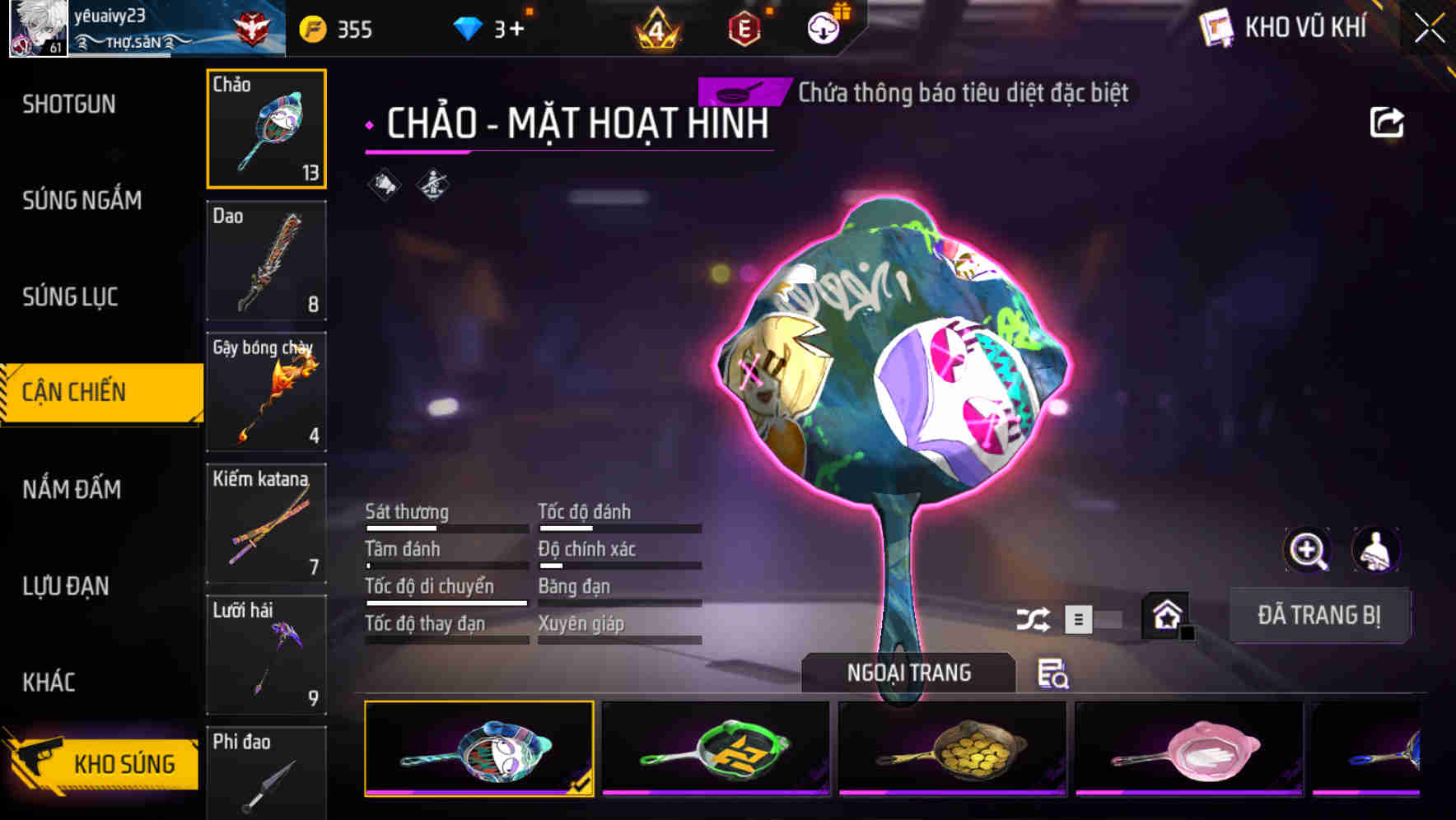Select the green pan skin thumbnail
This screenshot has width=1456, height=820.
(716, 747)
